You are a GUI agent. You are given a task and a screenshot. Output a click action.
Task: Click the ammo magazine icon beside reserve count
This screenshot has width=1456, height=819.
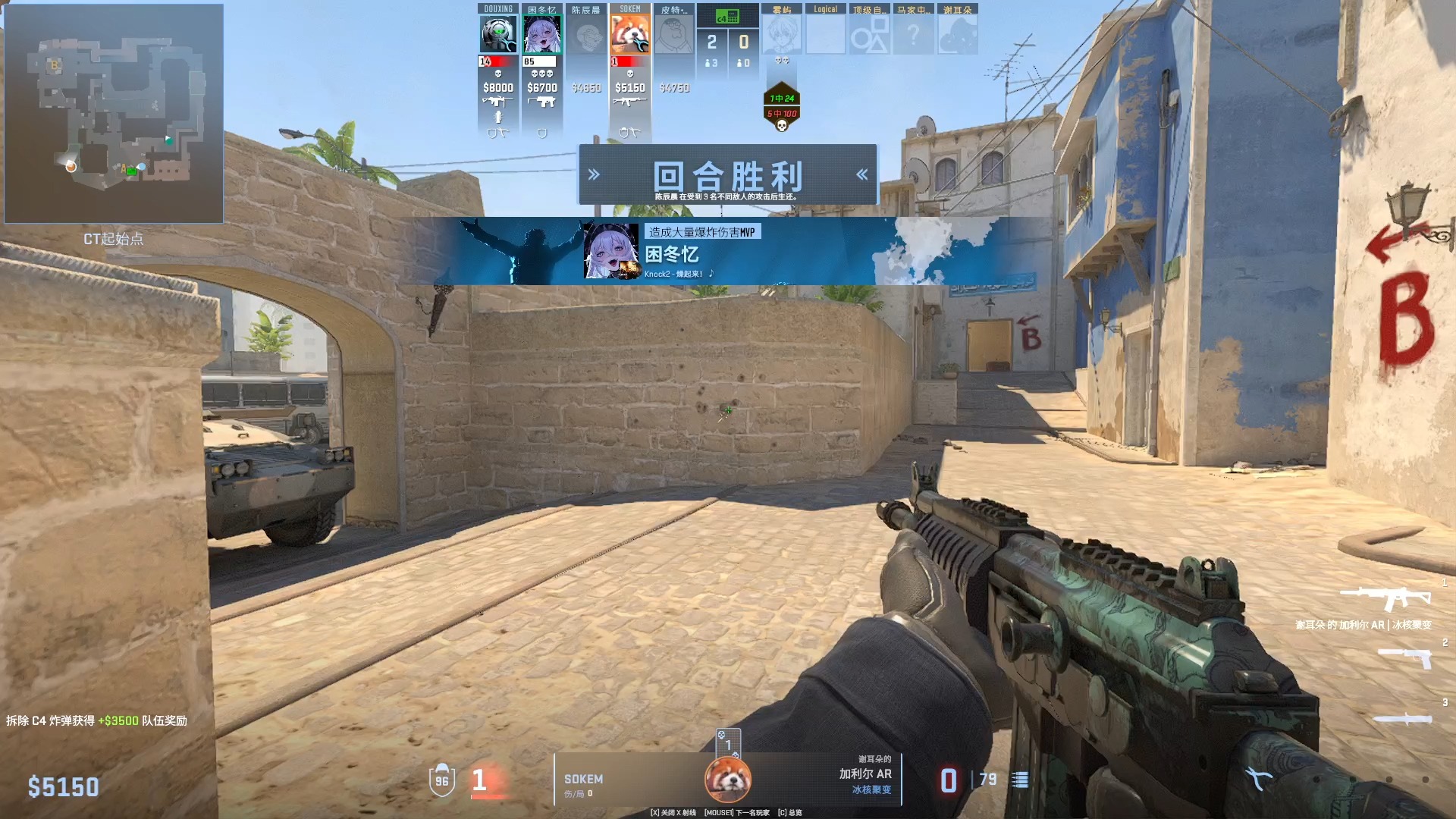[x=1021, y=780]
